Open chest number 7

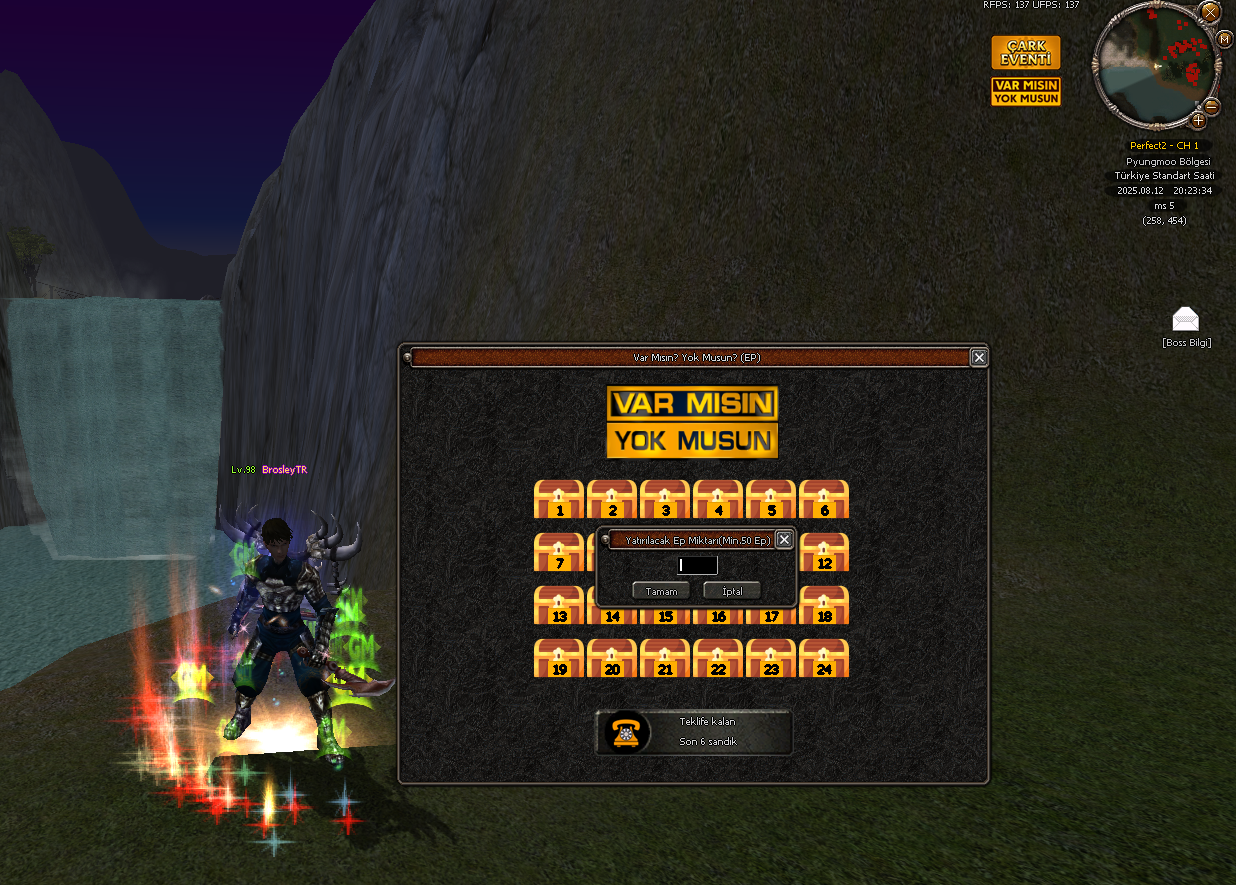point(557,552)
